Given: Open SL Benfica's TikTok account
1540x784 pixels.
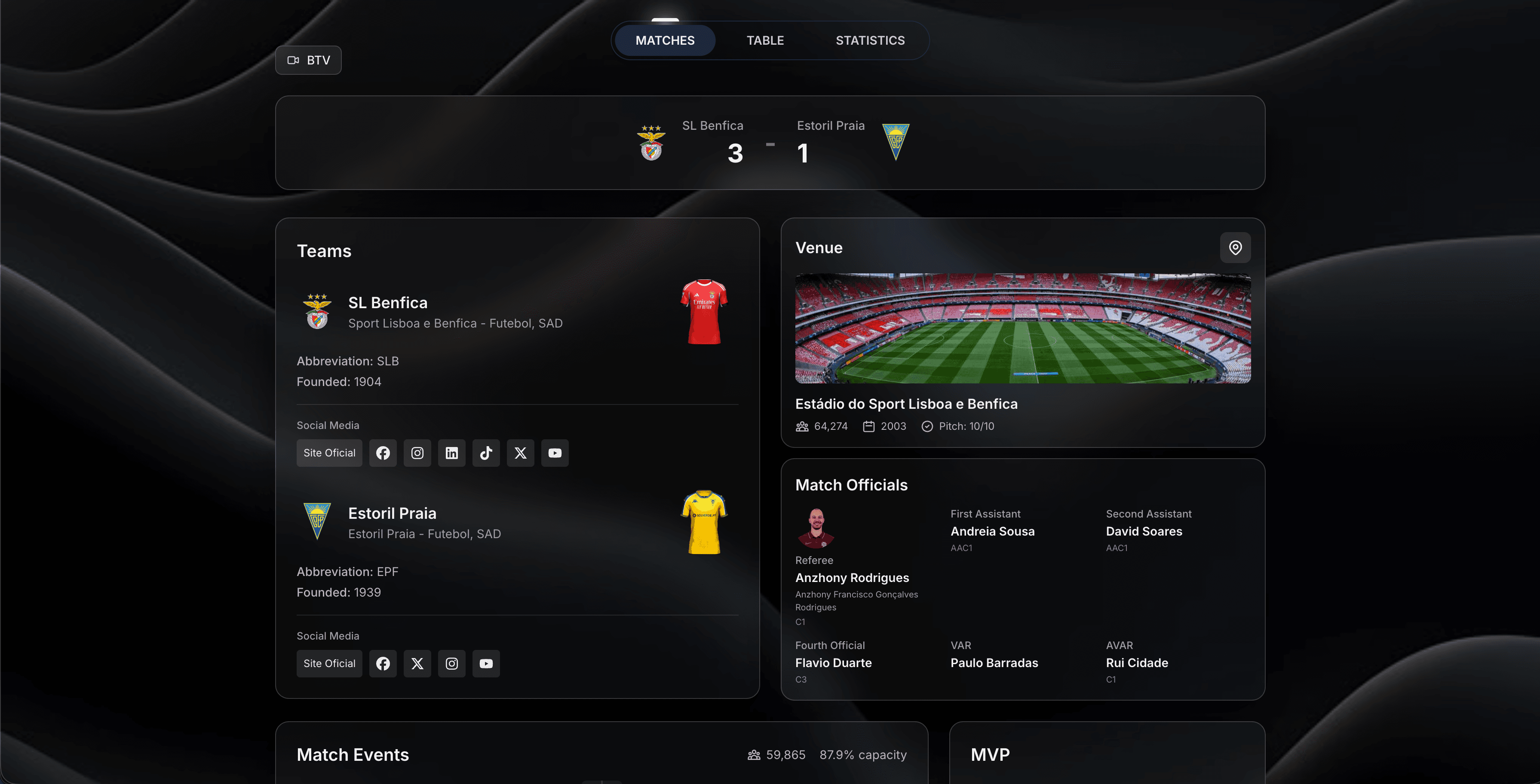Looking at the screenshot, I should click(x=486, y=453).
